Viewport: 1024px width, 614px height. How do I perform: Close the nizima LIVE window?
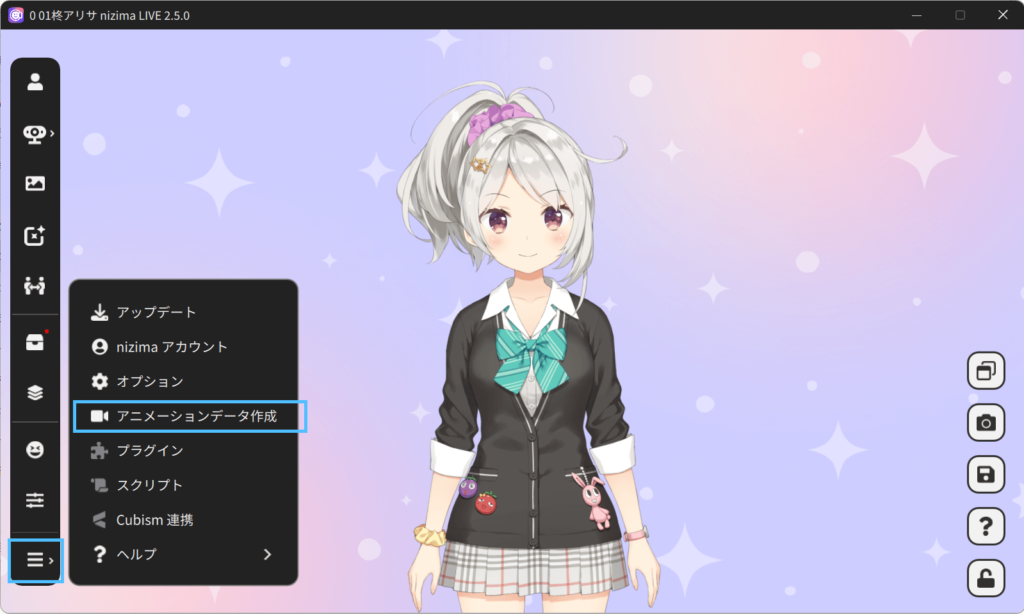pos(1002,15)
